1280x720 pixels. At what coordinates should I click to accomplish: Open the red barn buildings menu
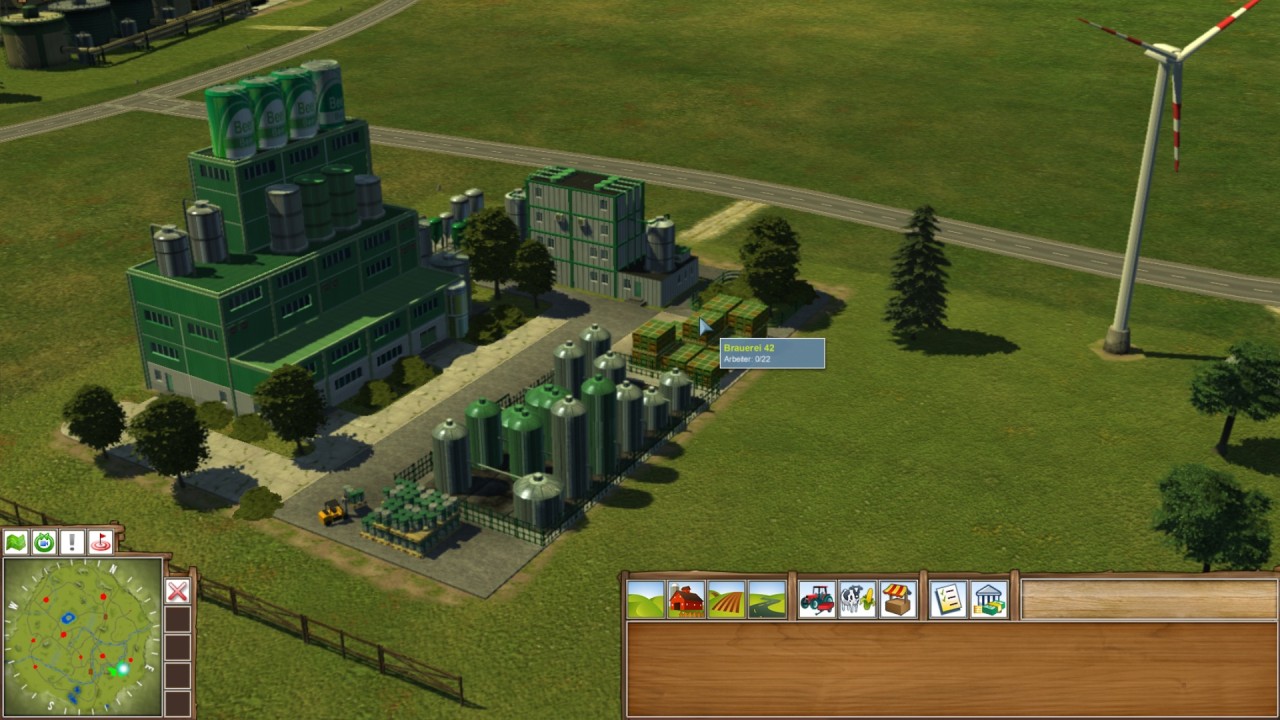[x=686, y=600]
